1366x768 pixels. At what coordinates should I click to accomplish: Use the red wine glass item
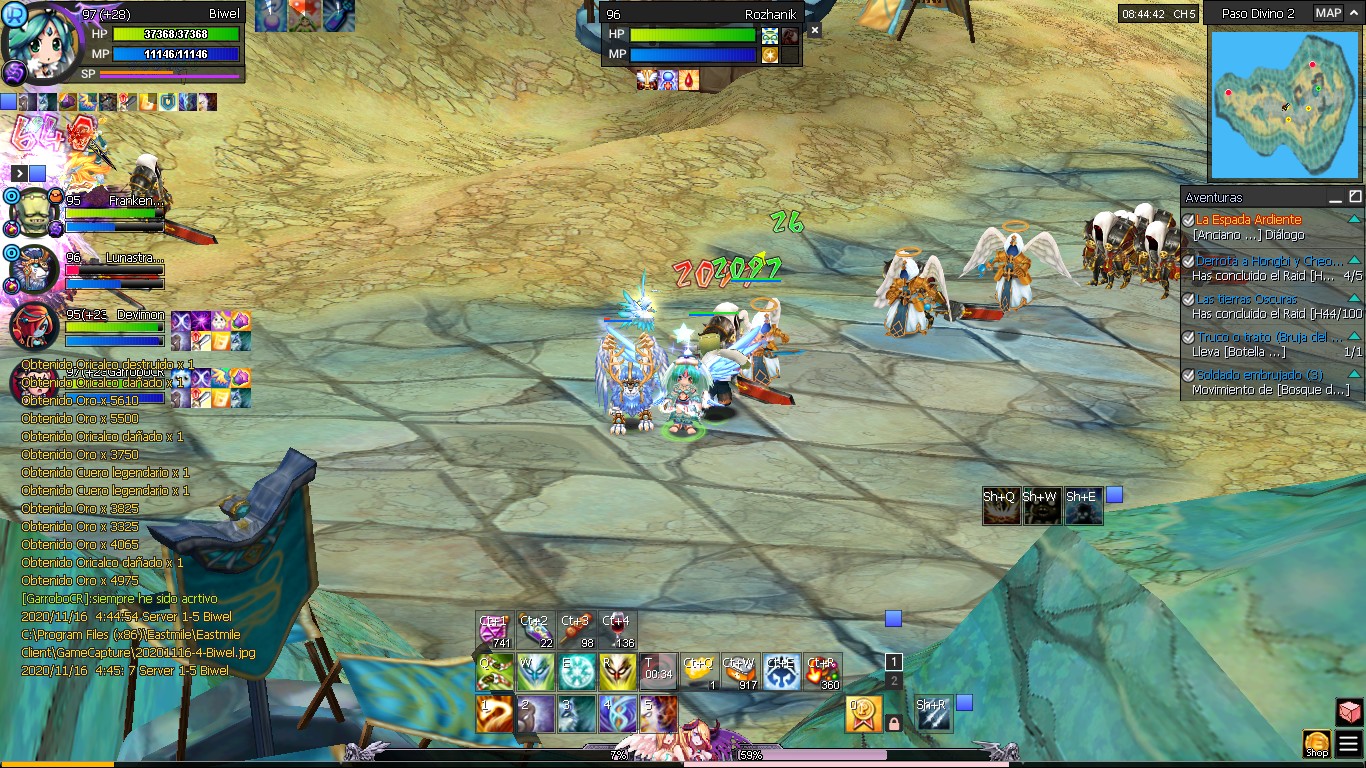pos(617,630)
